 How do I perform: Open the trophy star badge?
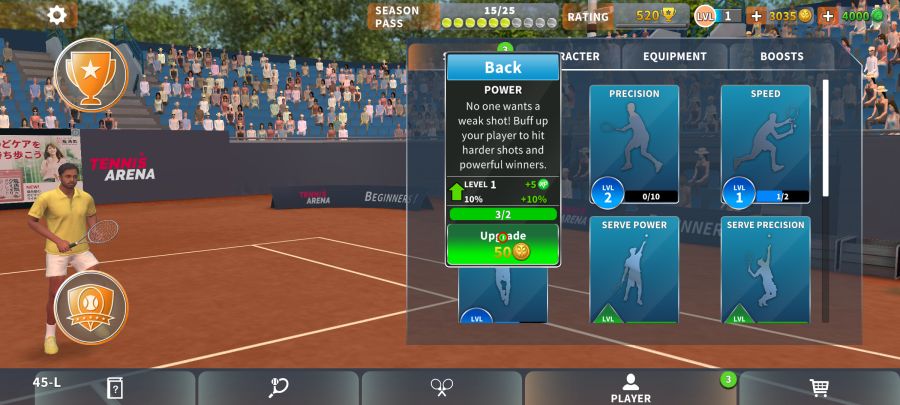pyautogui.click(x=91, y=74)
